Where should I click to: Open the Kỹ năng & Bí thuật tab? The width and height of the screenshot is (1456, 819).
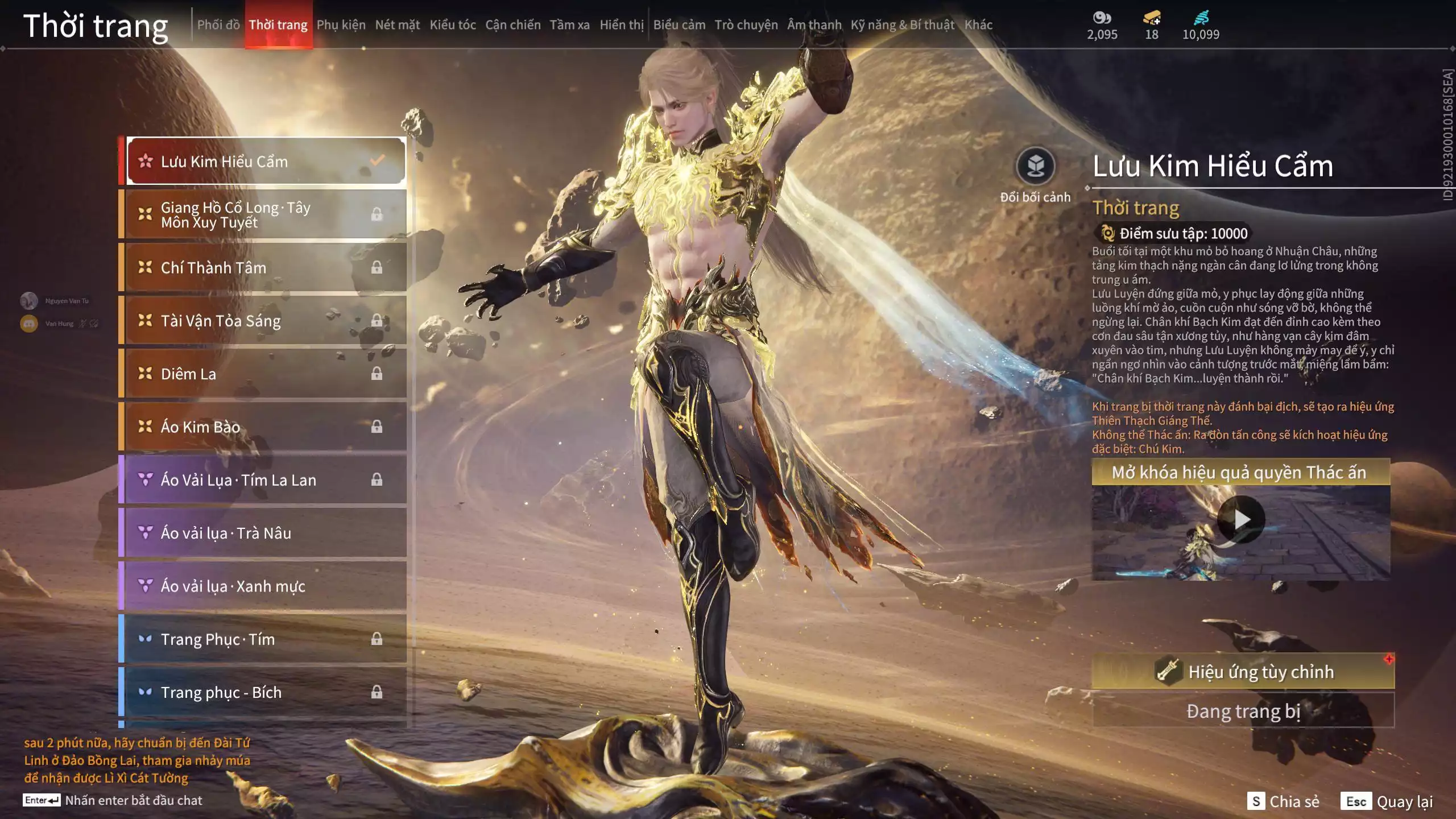(902, 24)
